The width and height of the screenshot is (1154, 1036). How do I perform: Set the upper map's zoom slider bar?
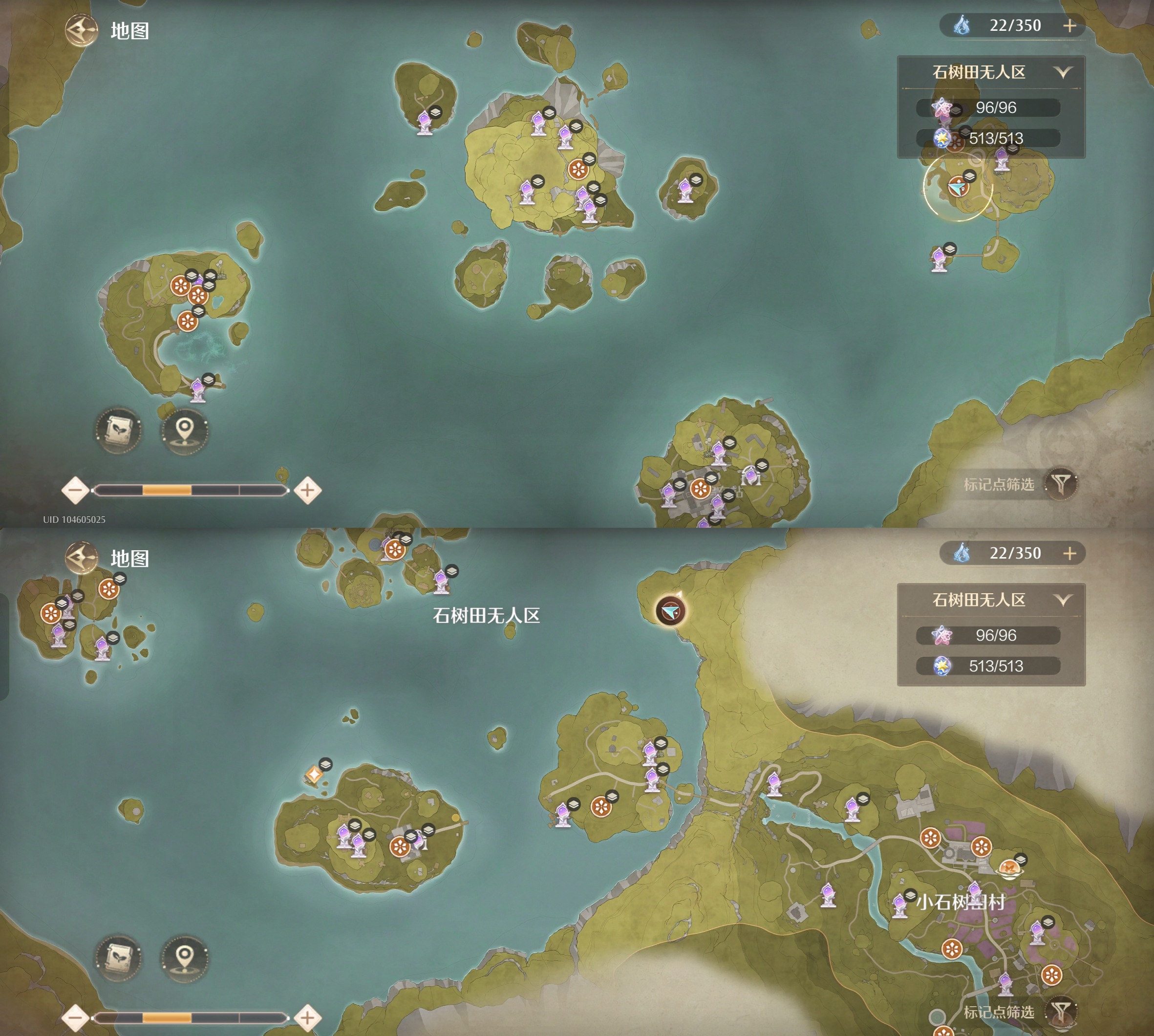coord(191,490)
